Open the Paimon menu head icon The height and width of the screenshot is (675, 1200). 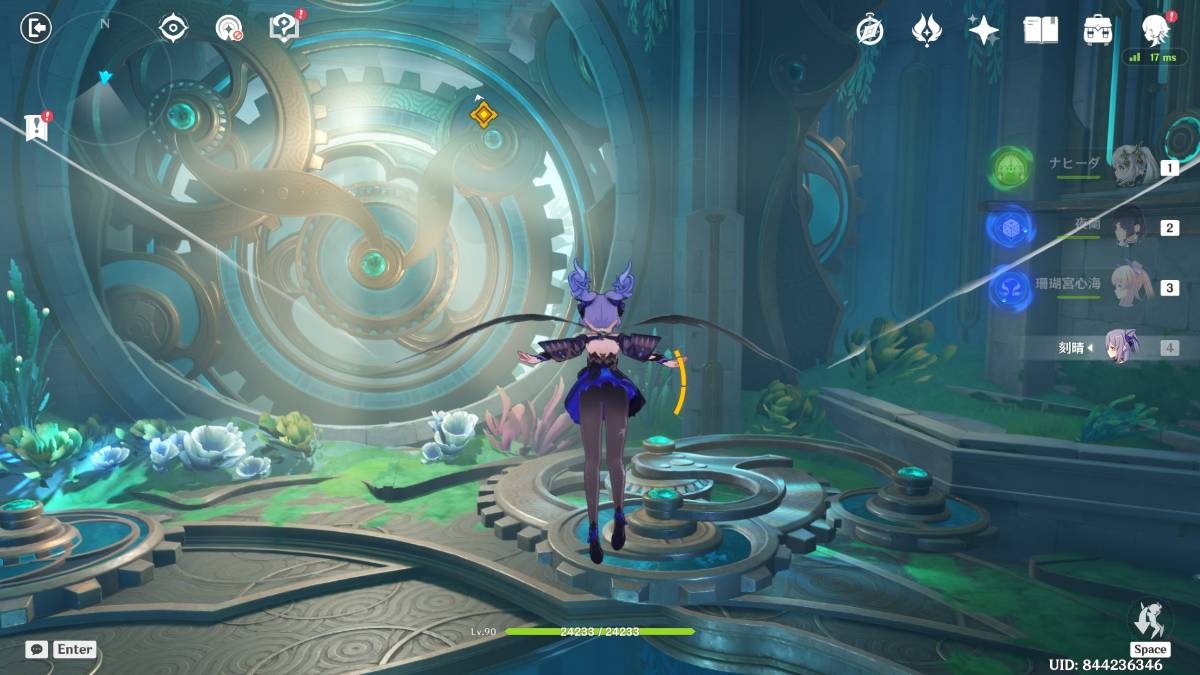(x=1156, y=30)
